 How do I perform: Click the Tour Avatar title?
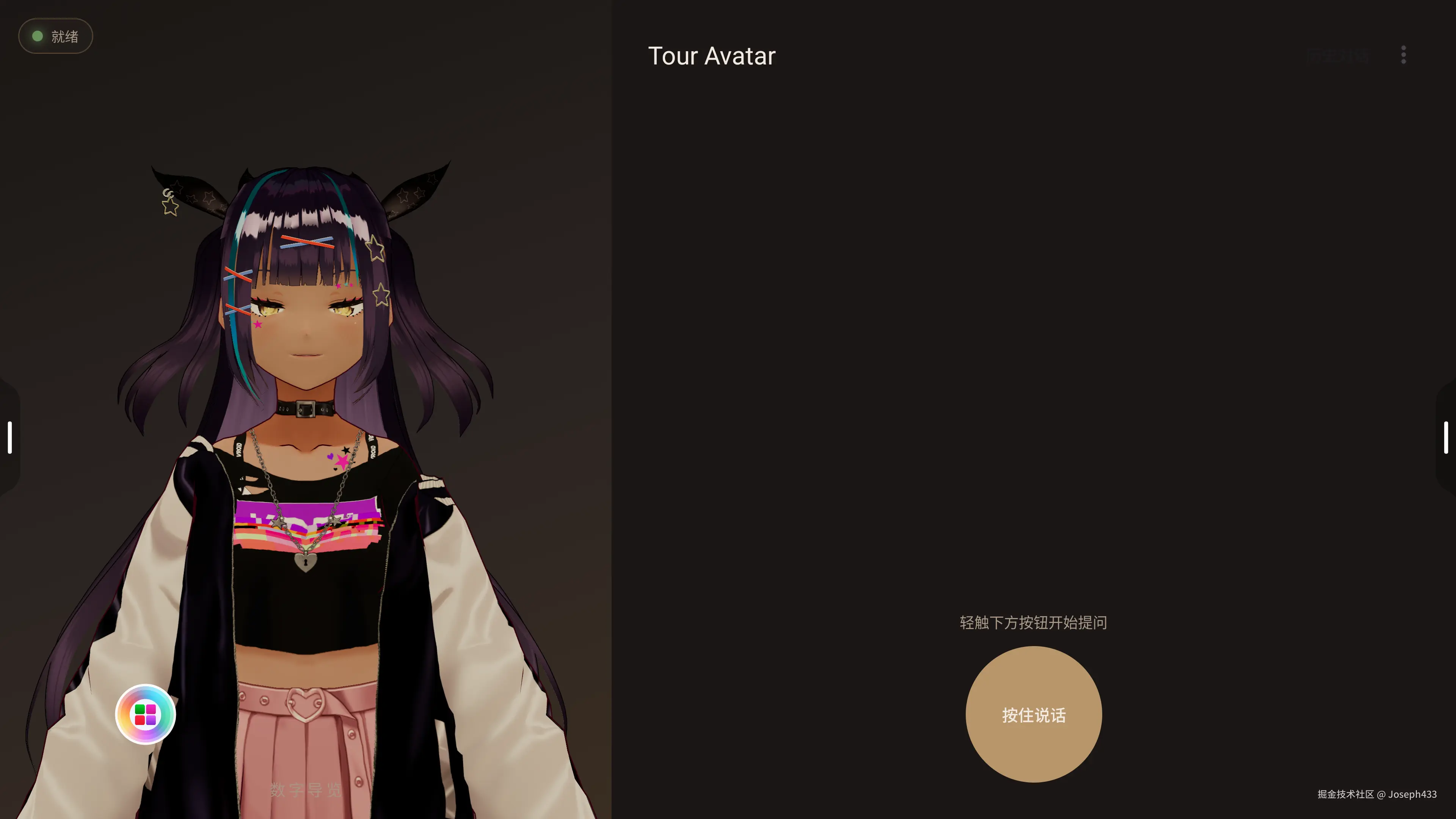tap(712, 55)
